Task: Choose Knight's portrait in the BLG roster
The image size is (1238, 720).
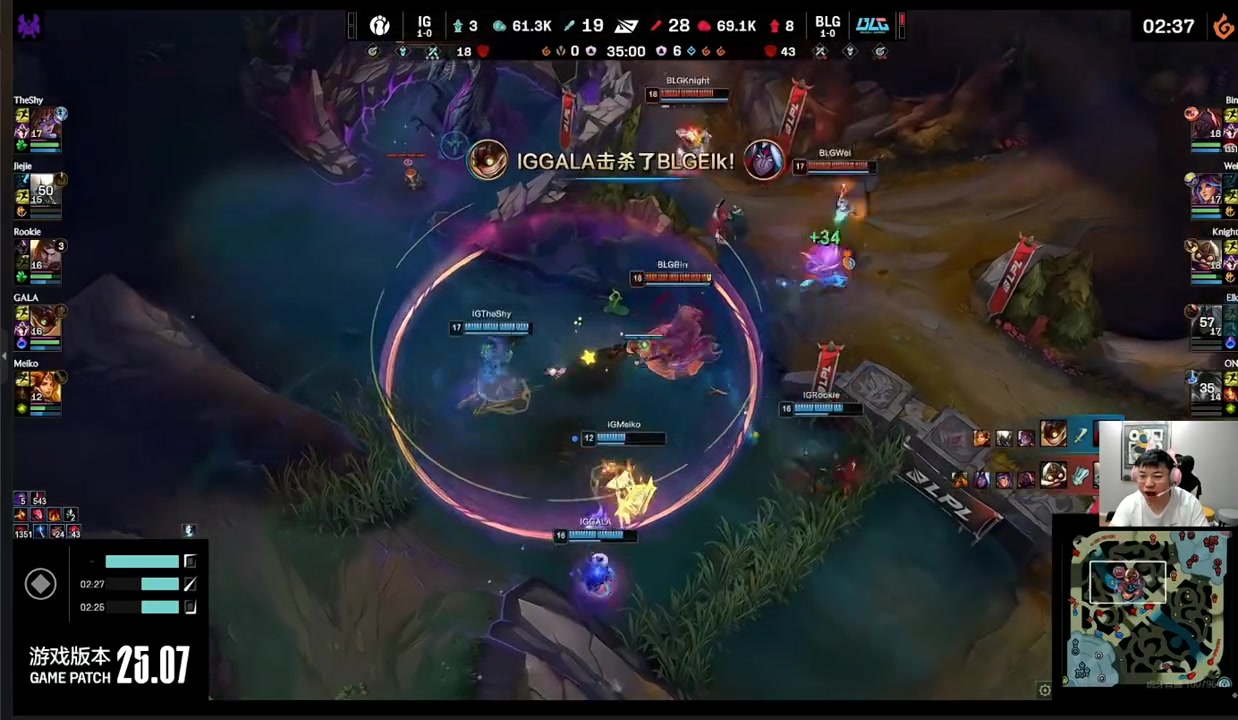Action: pyautogui.click(x=1209, y=256)
